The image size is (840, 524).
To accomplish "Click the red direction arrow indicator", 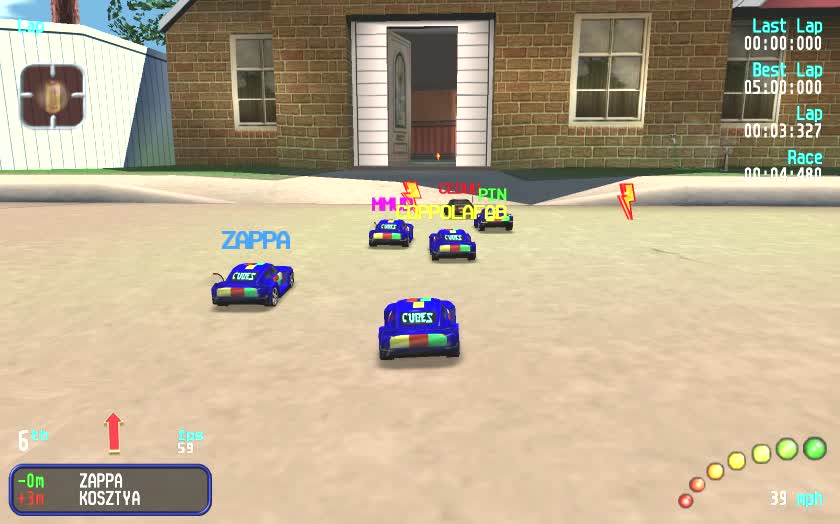I will tap(113, 432).
